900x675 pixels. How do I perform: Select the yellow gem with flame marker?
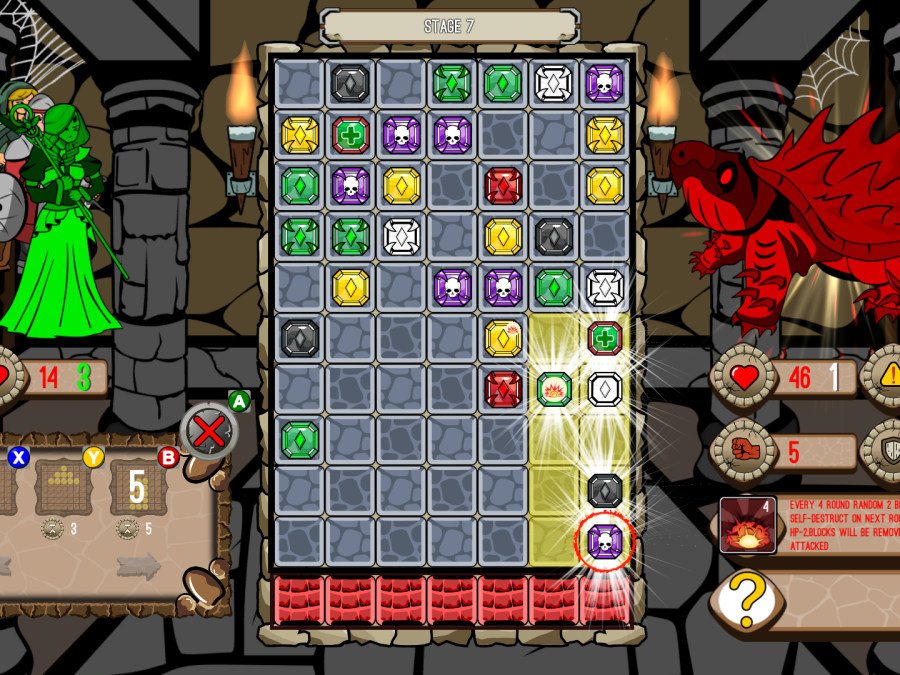point(503,338)
